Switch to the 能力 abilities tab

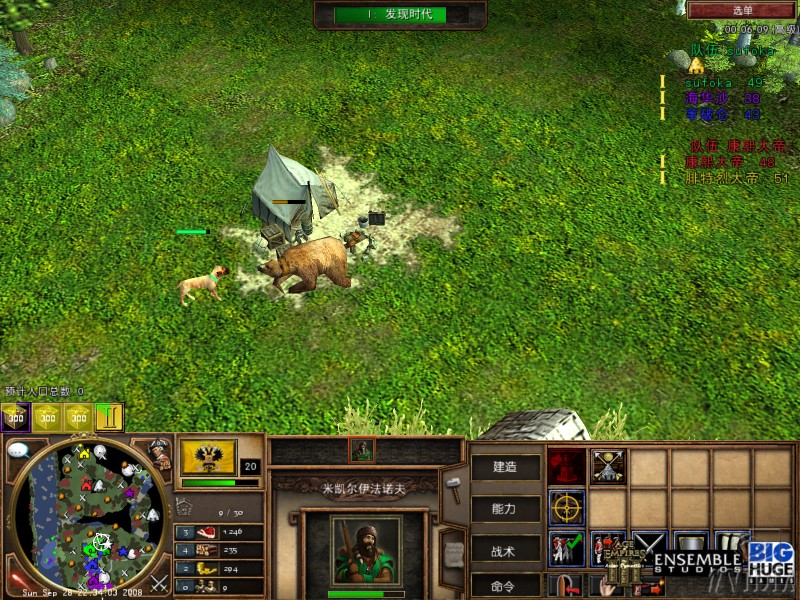pos(505,507)
